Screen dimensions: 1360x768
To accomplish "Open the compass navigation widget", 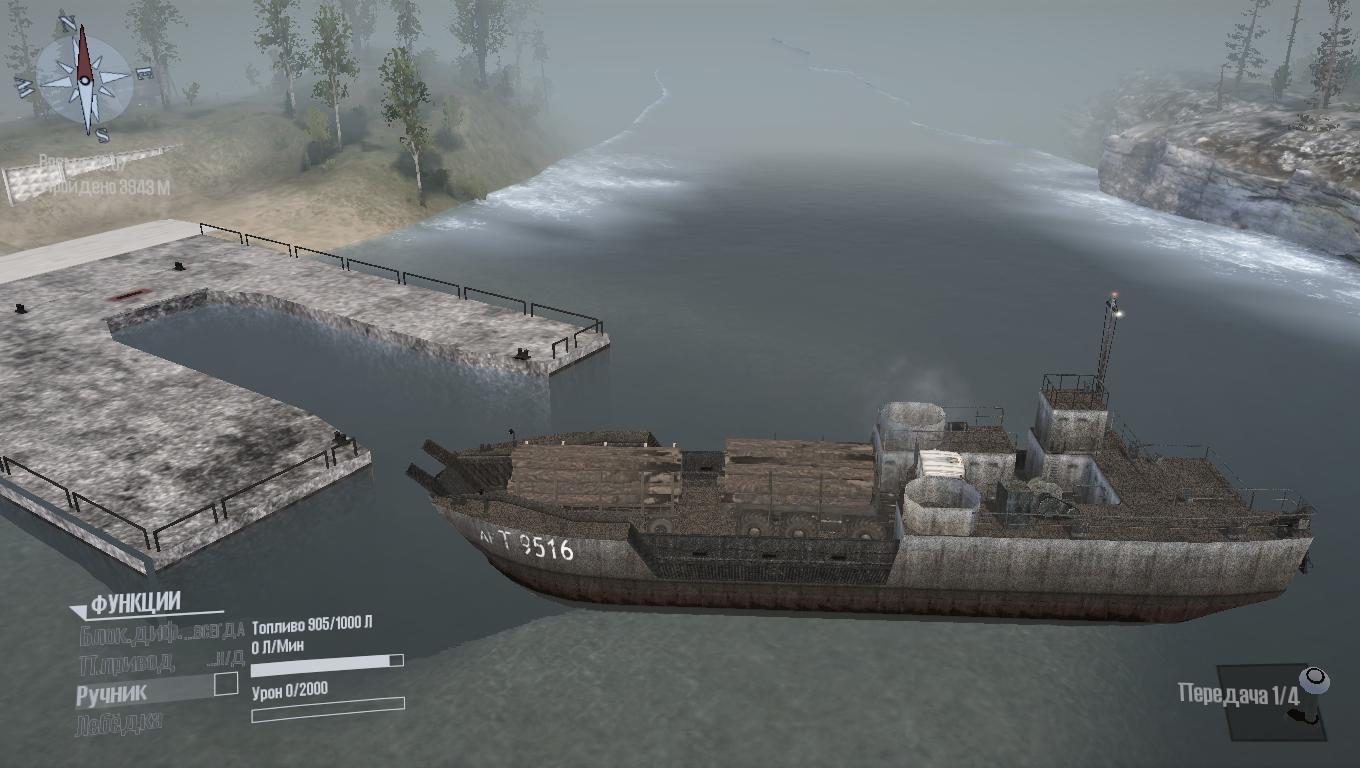I will click(x=84, y=78).
